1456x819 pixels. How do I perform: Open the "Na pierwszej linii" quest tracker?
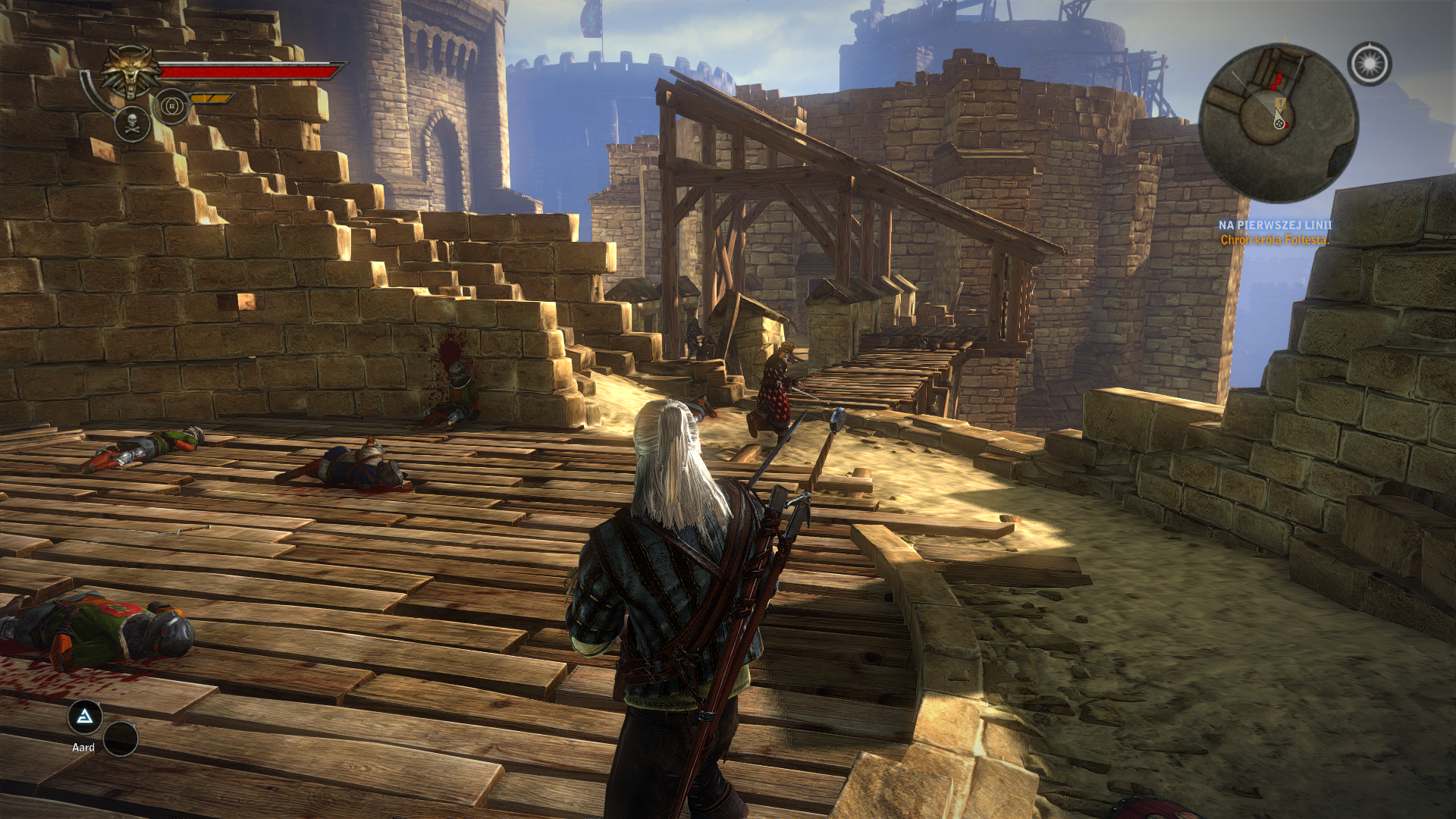click(1275, 225)
